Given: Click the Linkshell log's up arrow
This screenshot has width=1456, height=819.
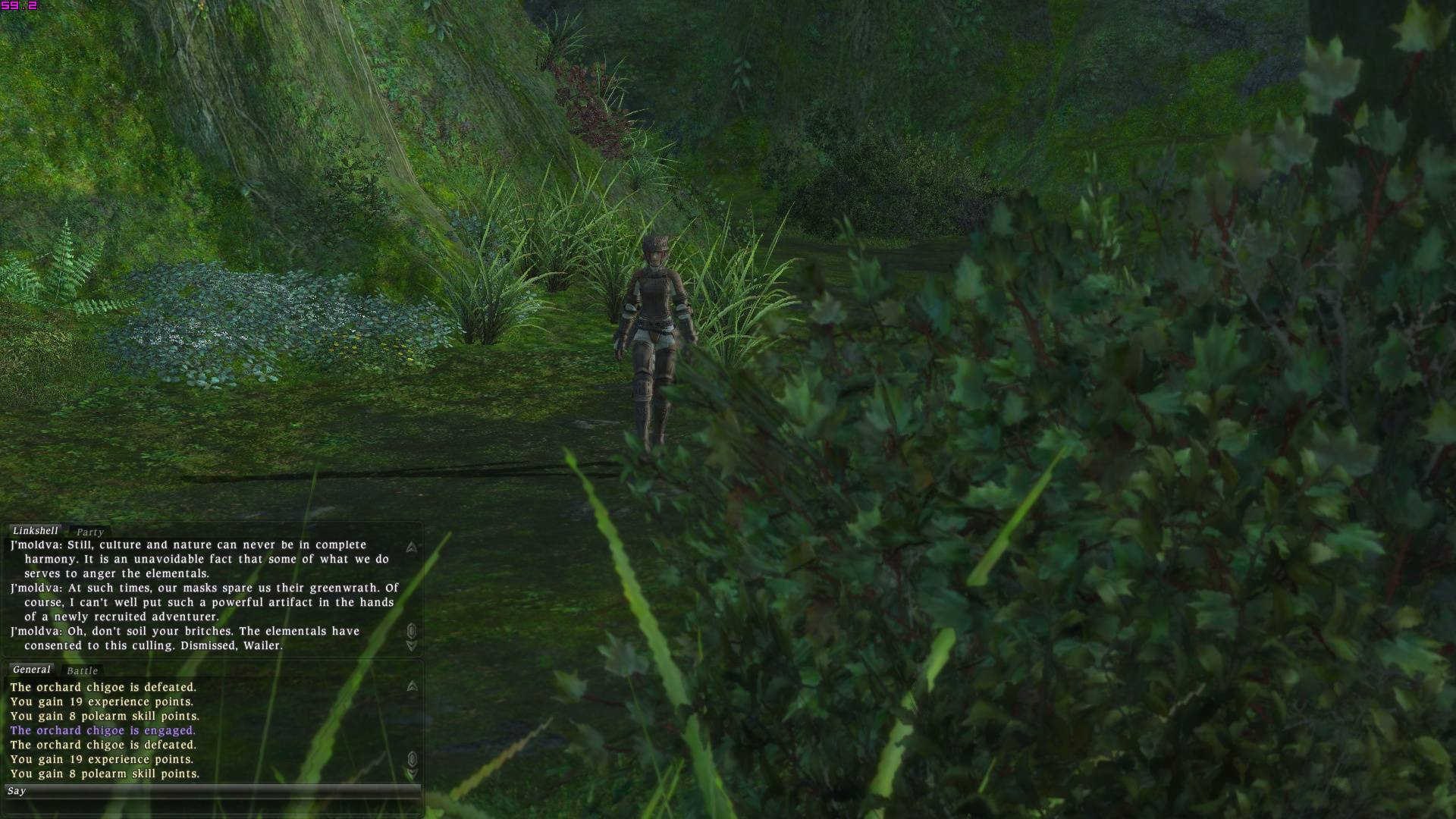Looking at the screenshot, I should click(x=412, y=547).
